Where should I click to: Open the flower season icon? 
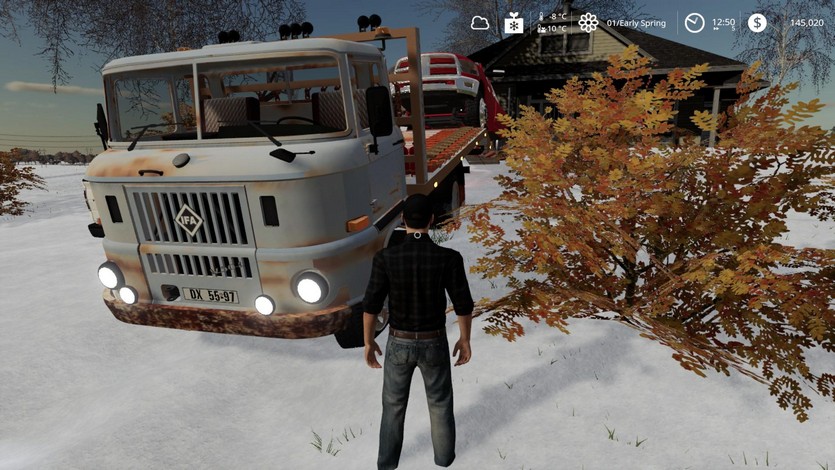tap(588, 22)
